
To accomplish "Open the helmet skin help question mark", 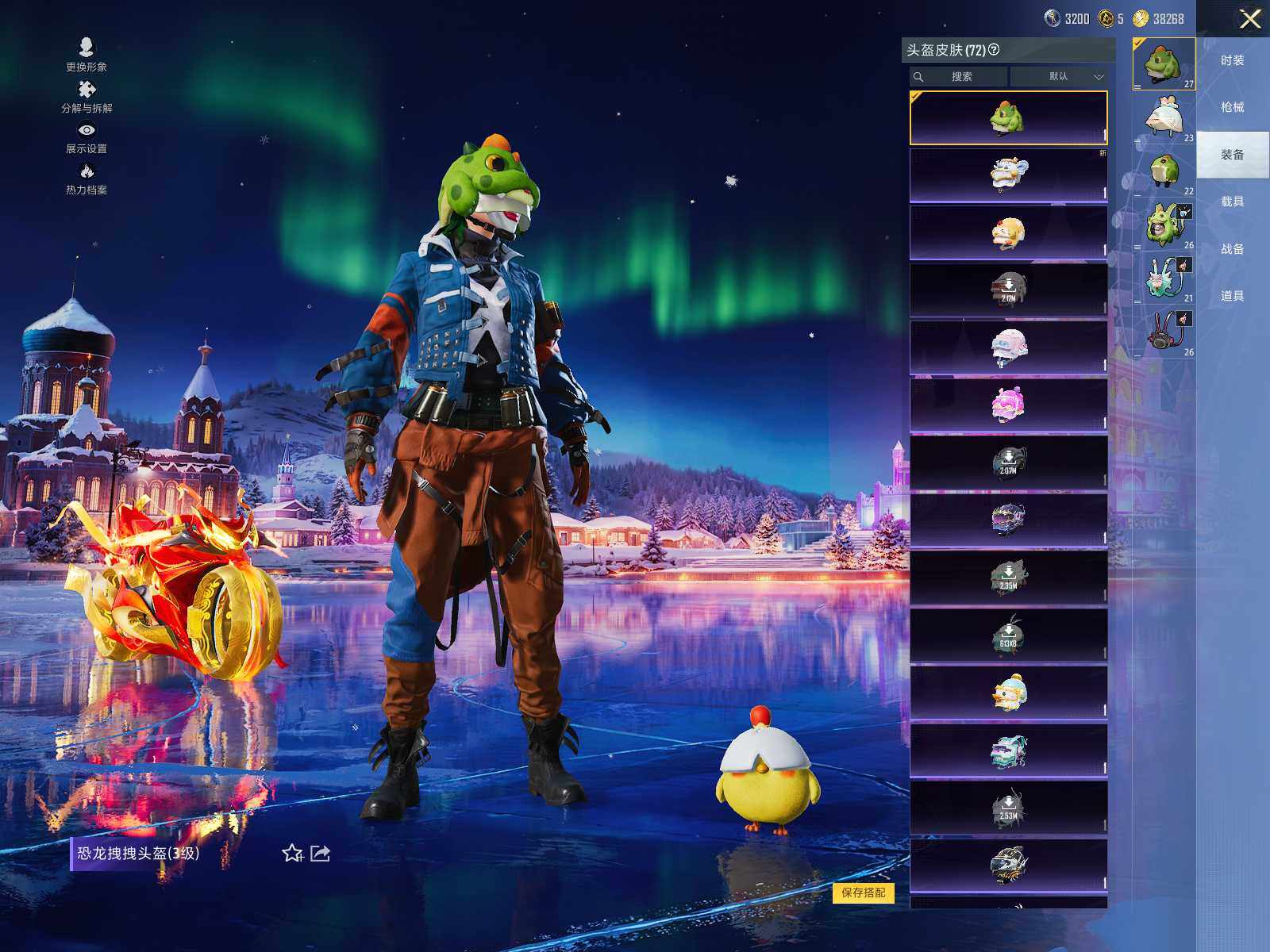I will (x=994, y=50).
